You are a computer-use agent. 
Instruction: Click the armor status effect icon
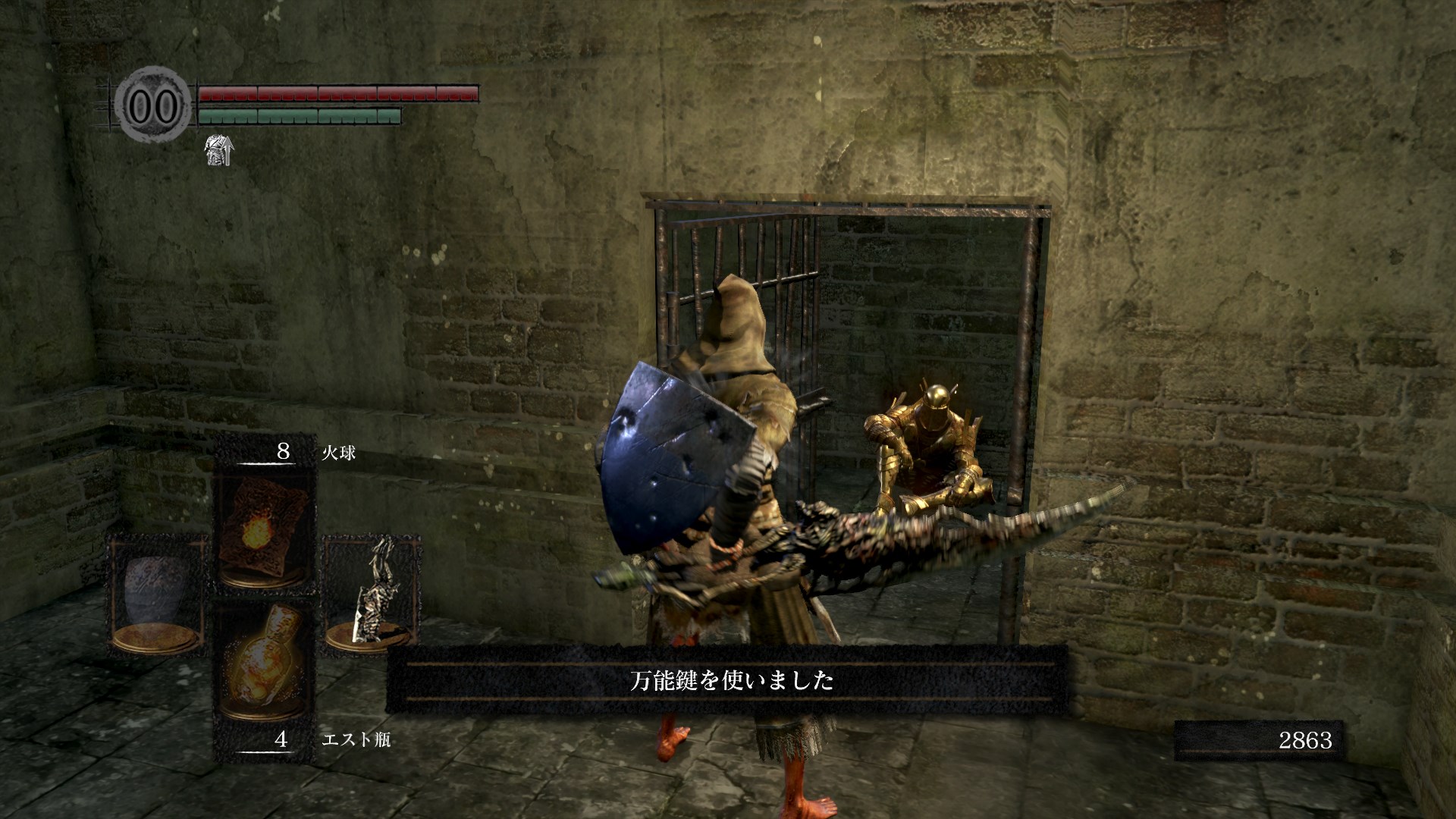coord(218,149)
